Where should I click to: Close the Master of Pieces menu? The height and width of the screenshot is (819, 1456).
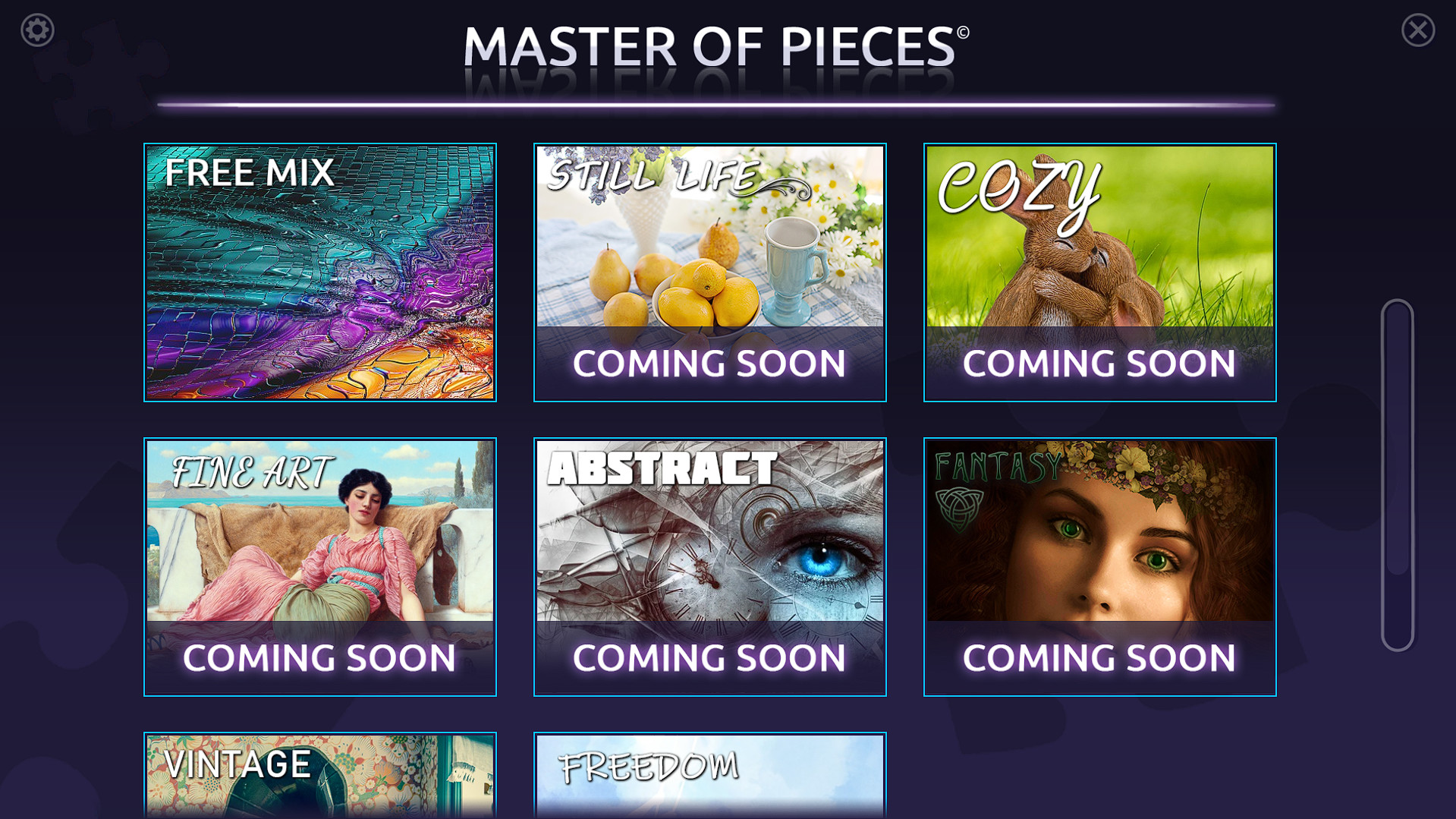pos(1418,31)
